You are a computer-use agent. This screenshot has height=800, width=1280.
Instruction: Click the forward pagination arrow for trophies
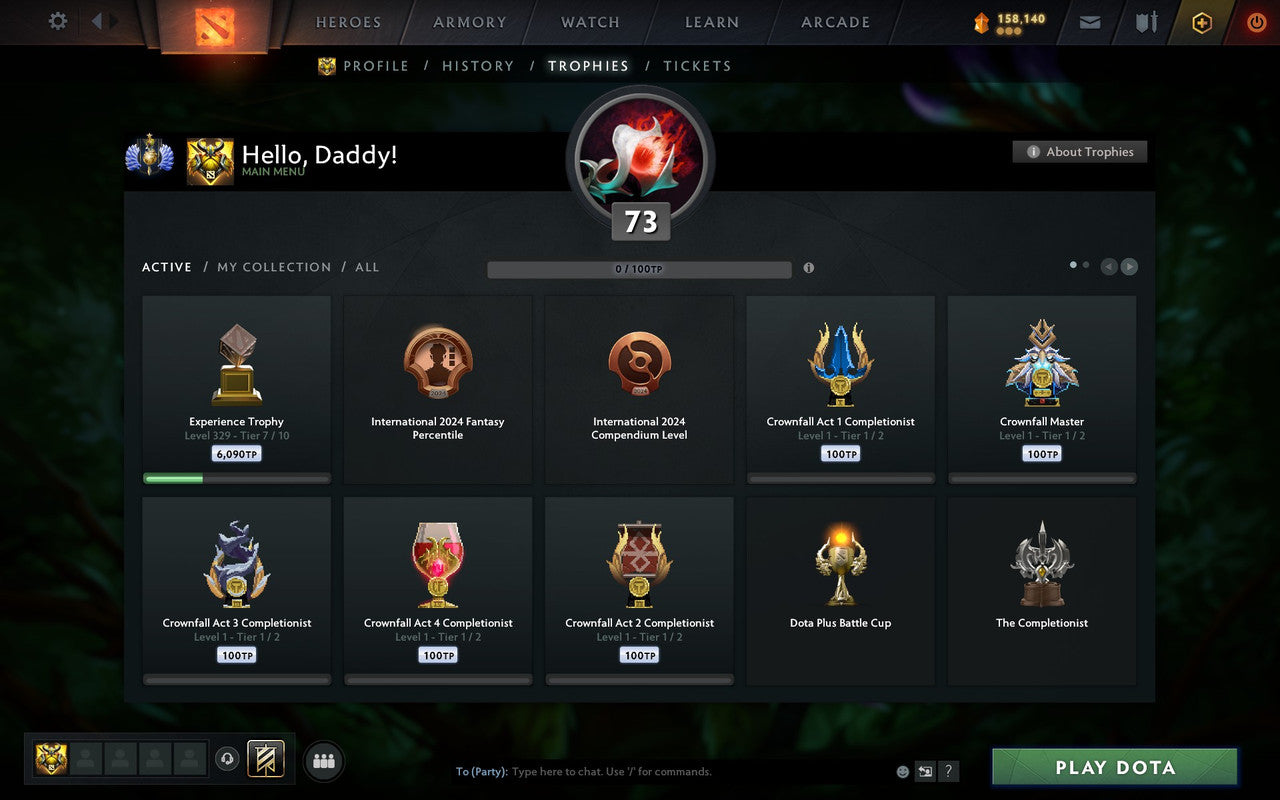pos(1130,267)
